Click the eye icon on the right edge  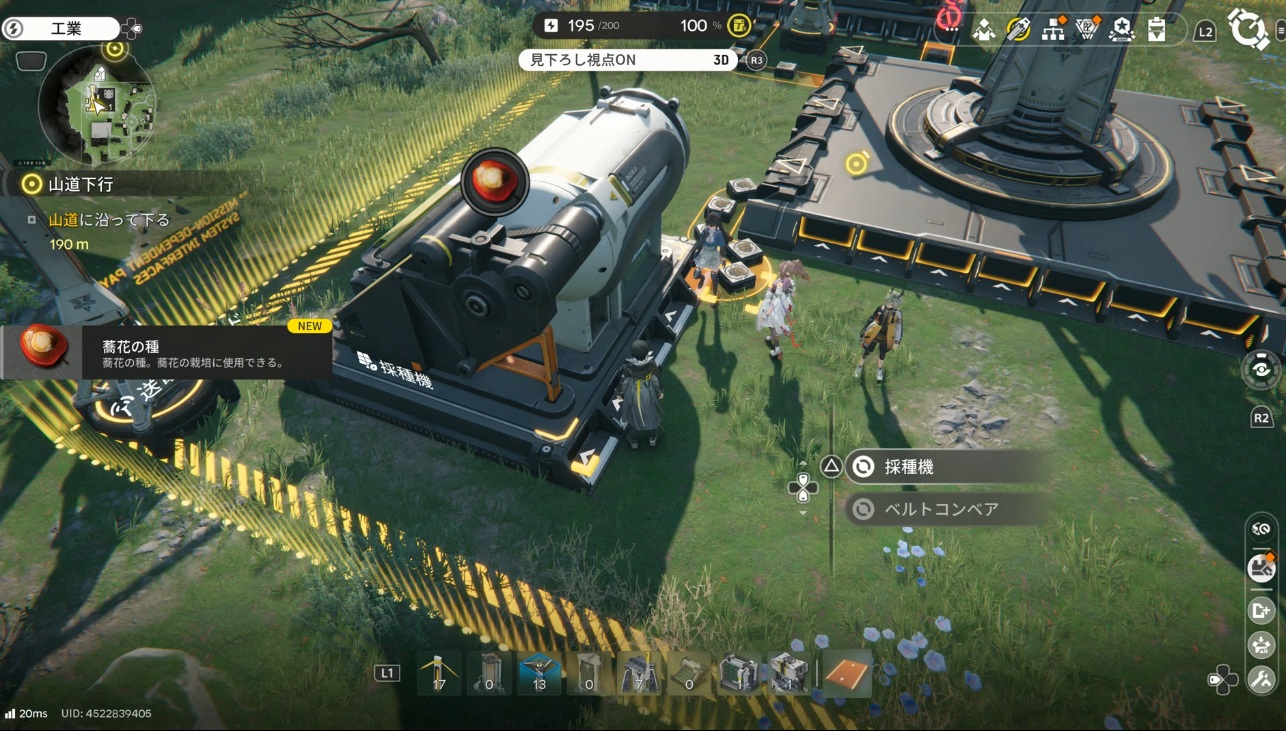point(1261,368)
